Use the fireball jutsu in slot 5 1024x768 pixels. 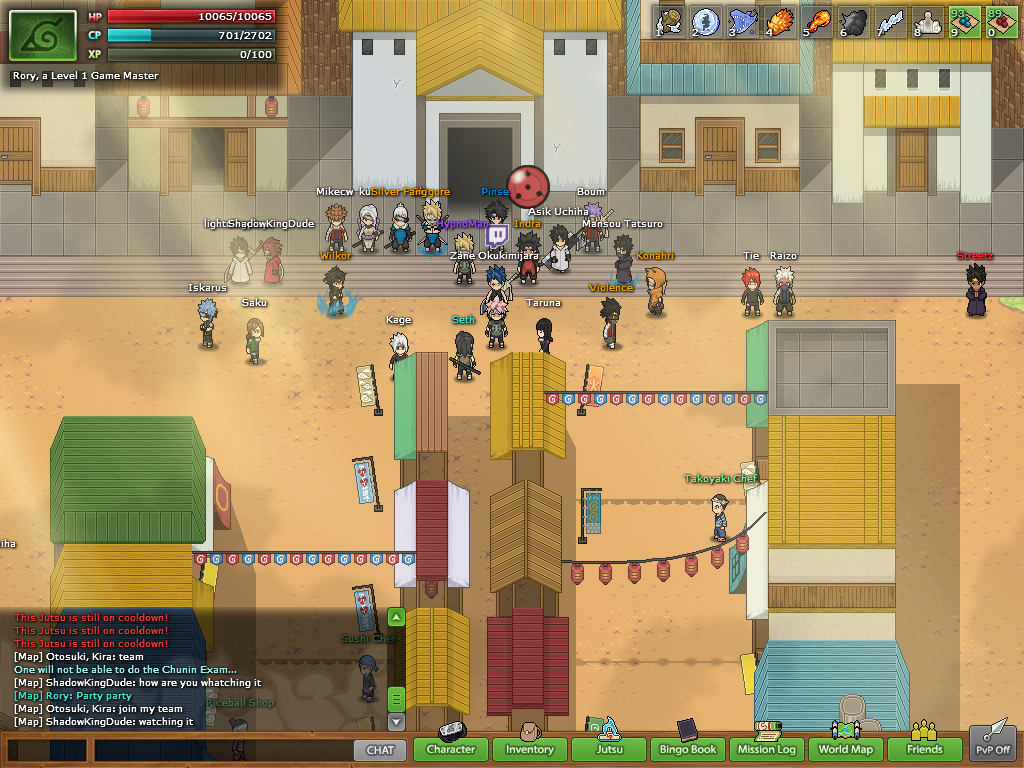pyautogui.click(x=817, y=21)
